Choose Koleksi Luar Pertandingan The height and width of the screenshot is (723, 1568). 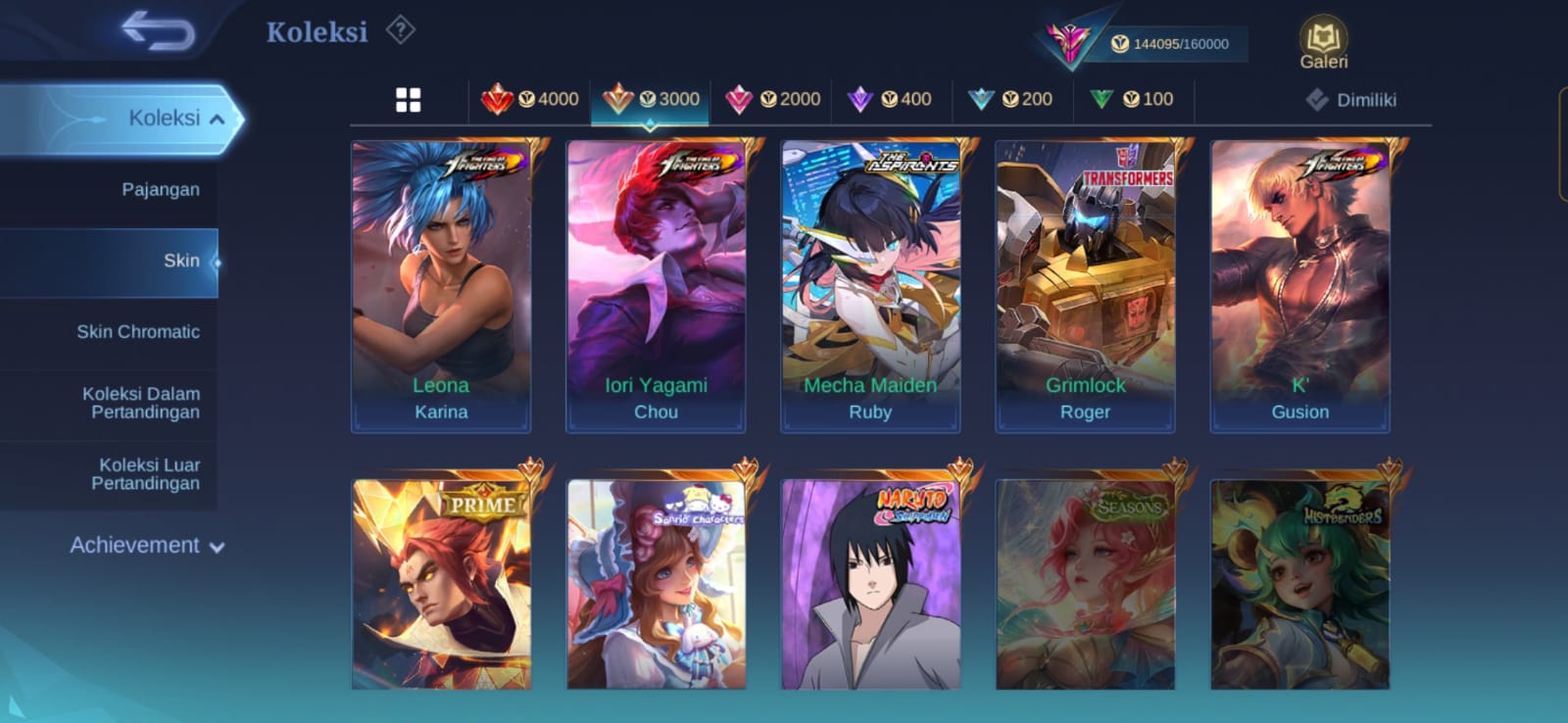(x=145, y=474)
